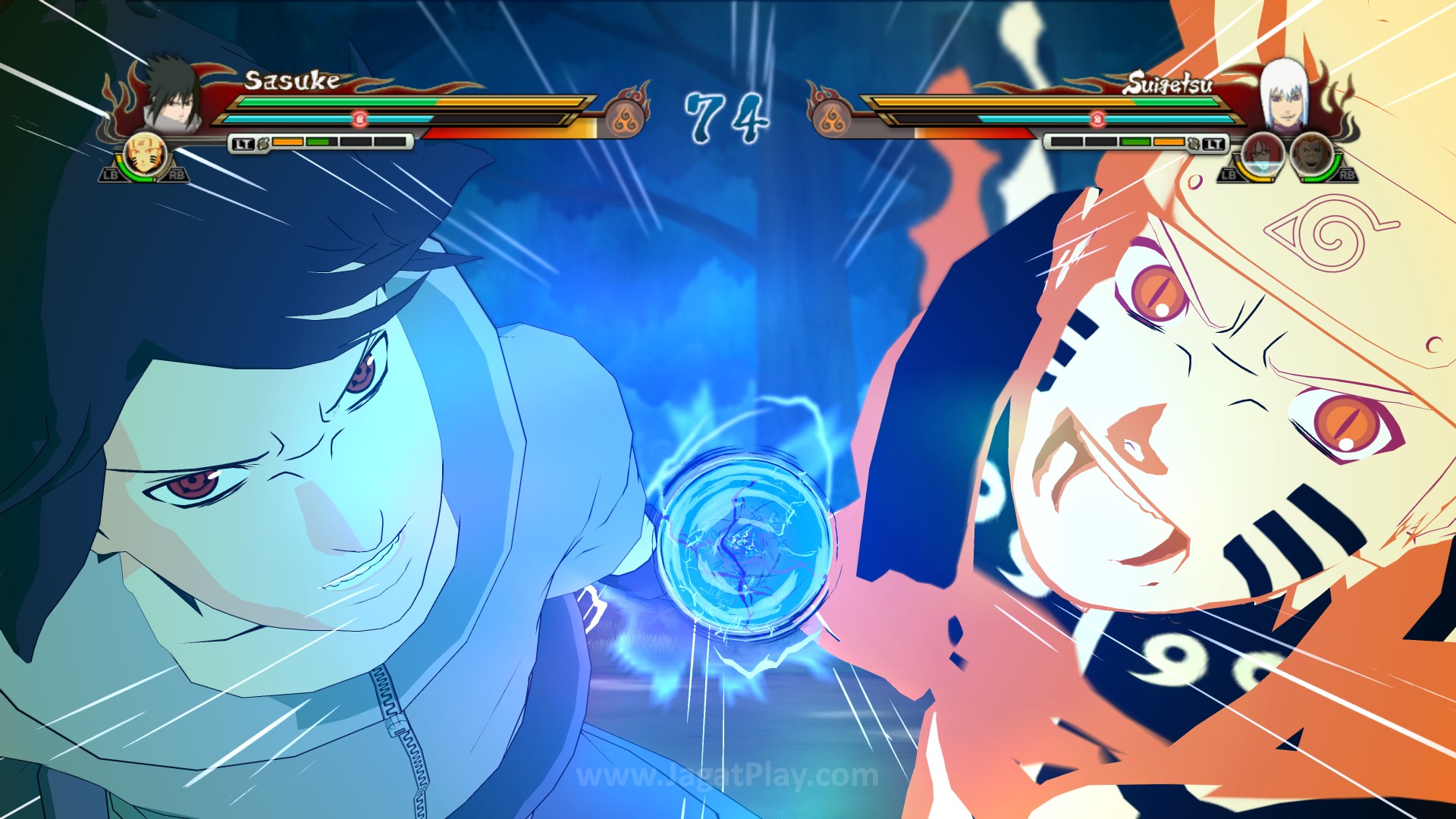The height and width of the screenshot is (819, 1456).
Task: Open the LT button prompt on Sasuke's side
Action: point(245,143)
